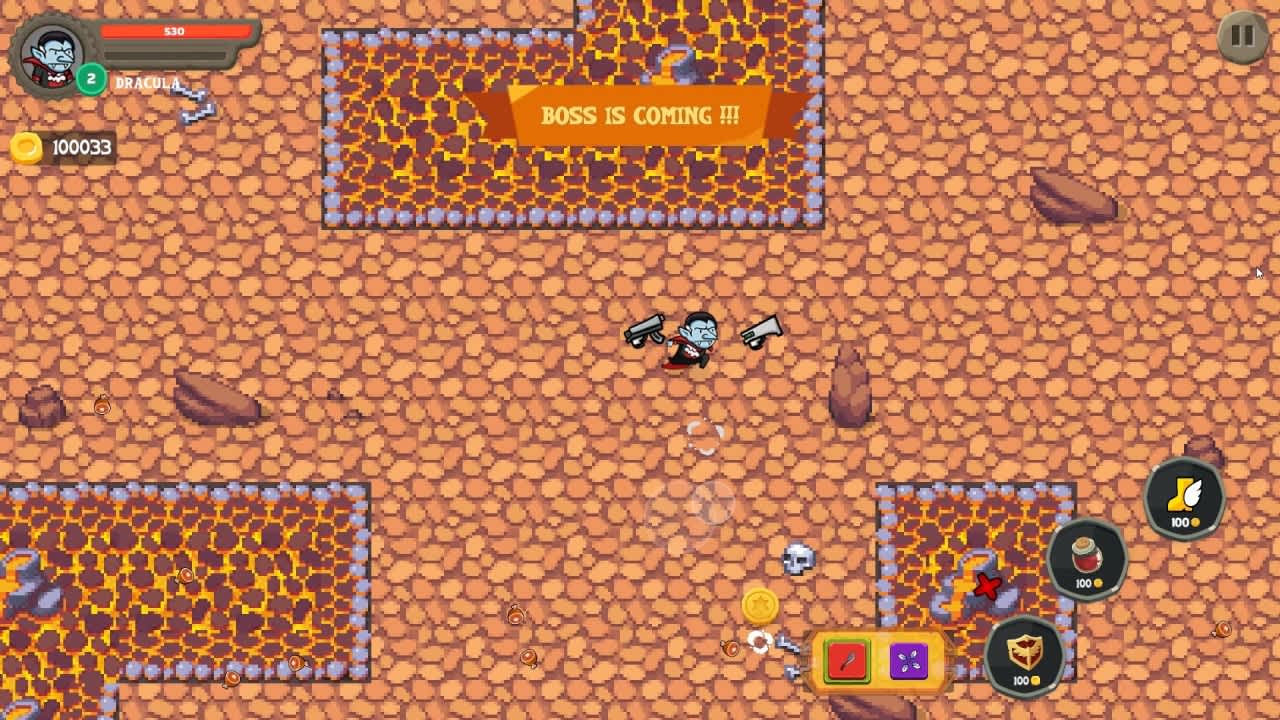
Task: Purchase the shield defense upgrade
Action: point(1022,655)
